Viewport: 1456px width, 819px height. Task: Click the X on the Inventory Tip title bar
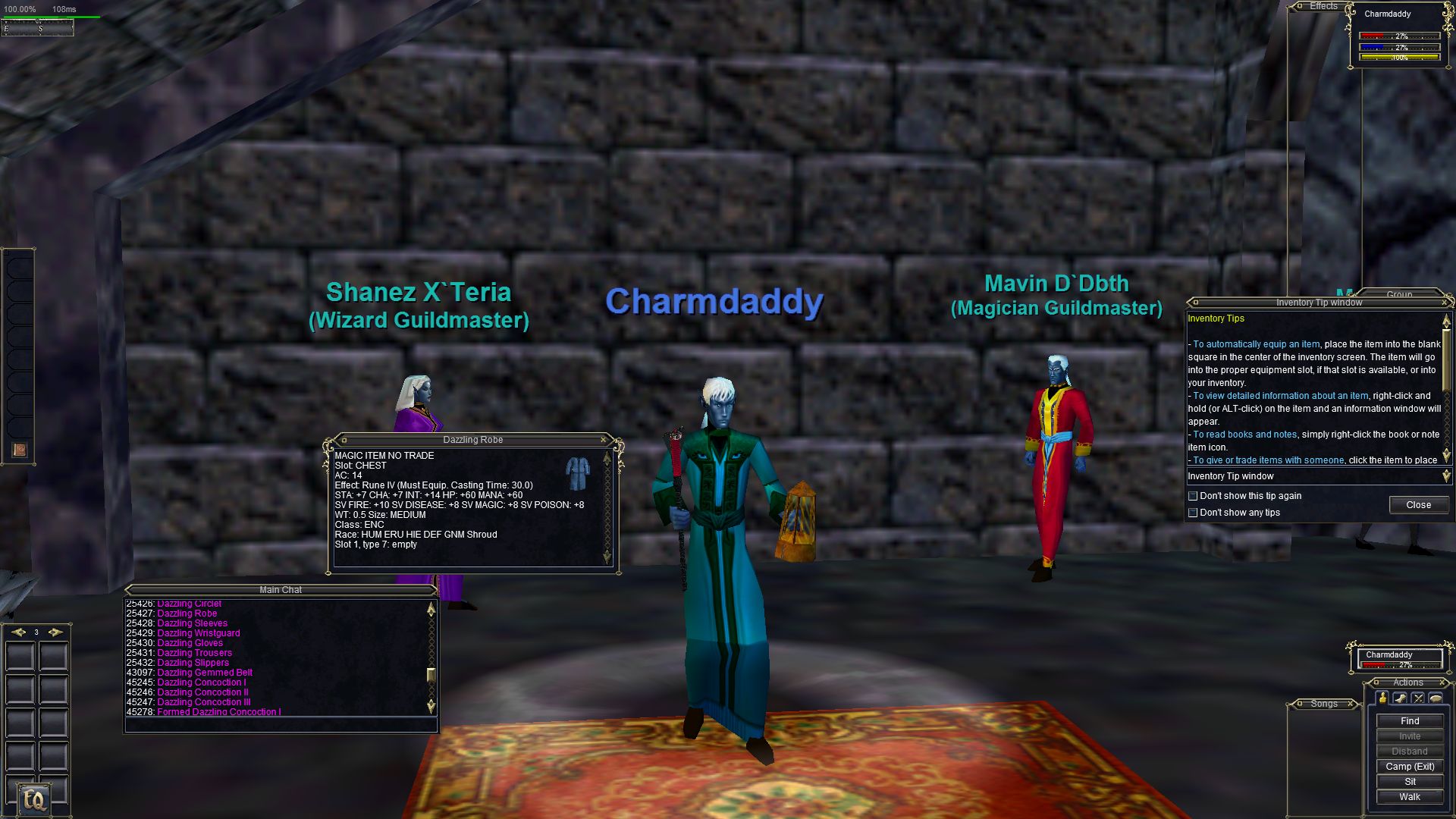tap(1444, 303)
